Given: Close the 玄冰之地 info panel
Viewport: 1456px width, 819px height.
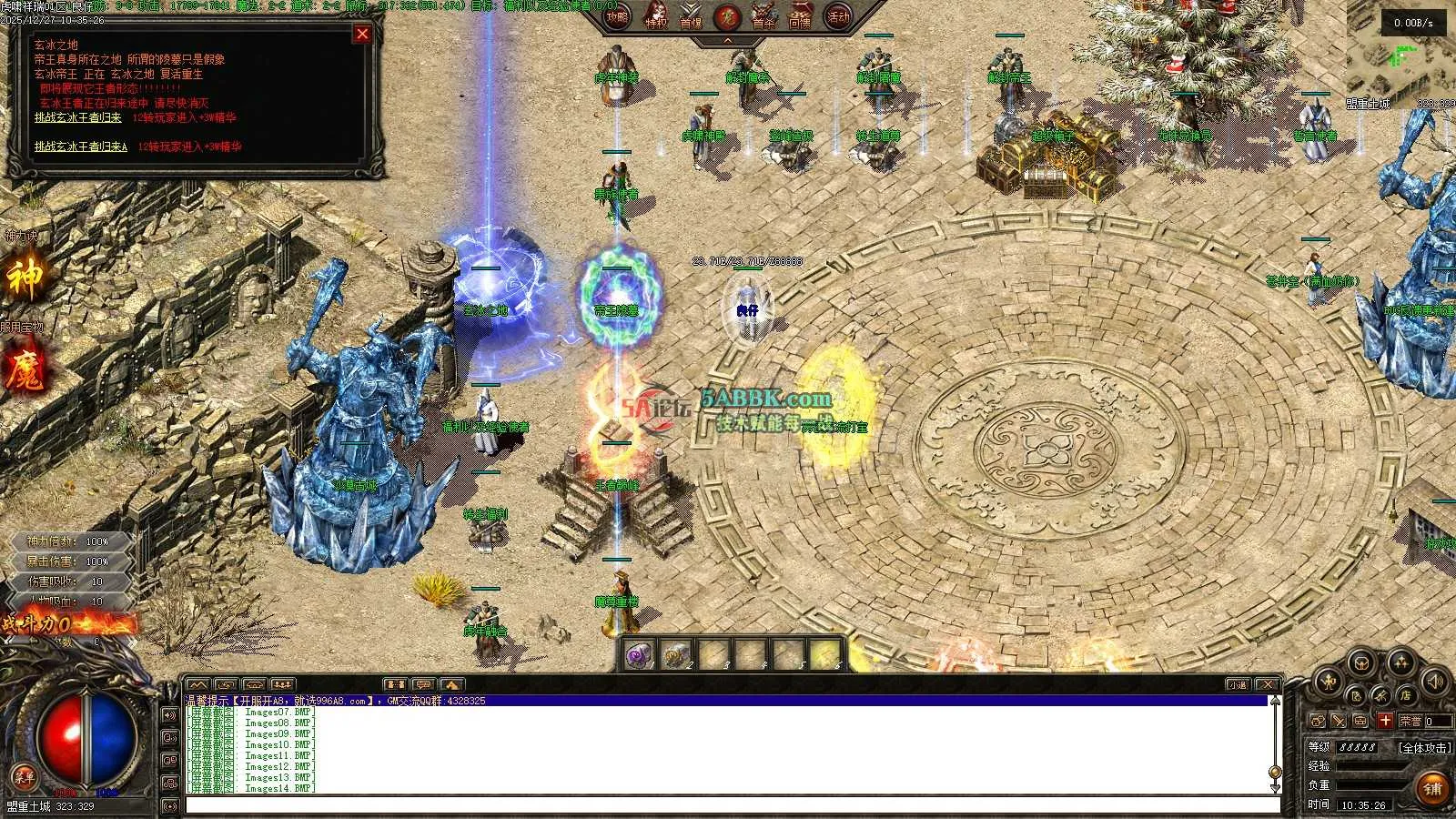Looking at the screenshot, I should (362, 35).
